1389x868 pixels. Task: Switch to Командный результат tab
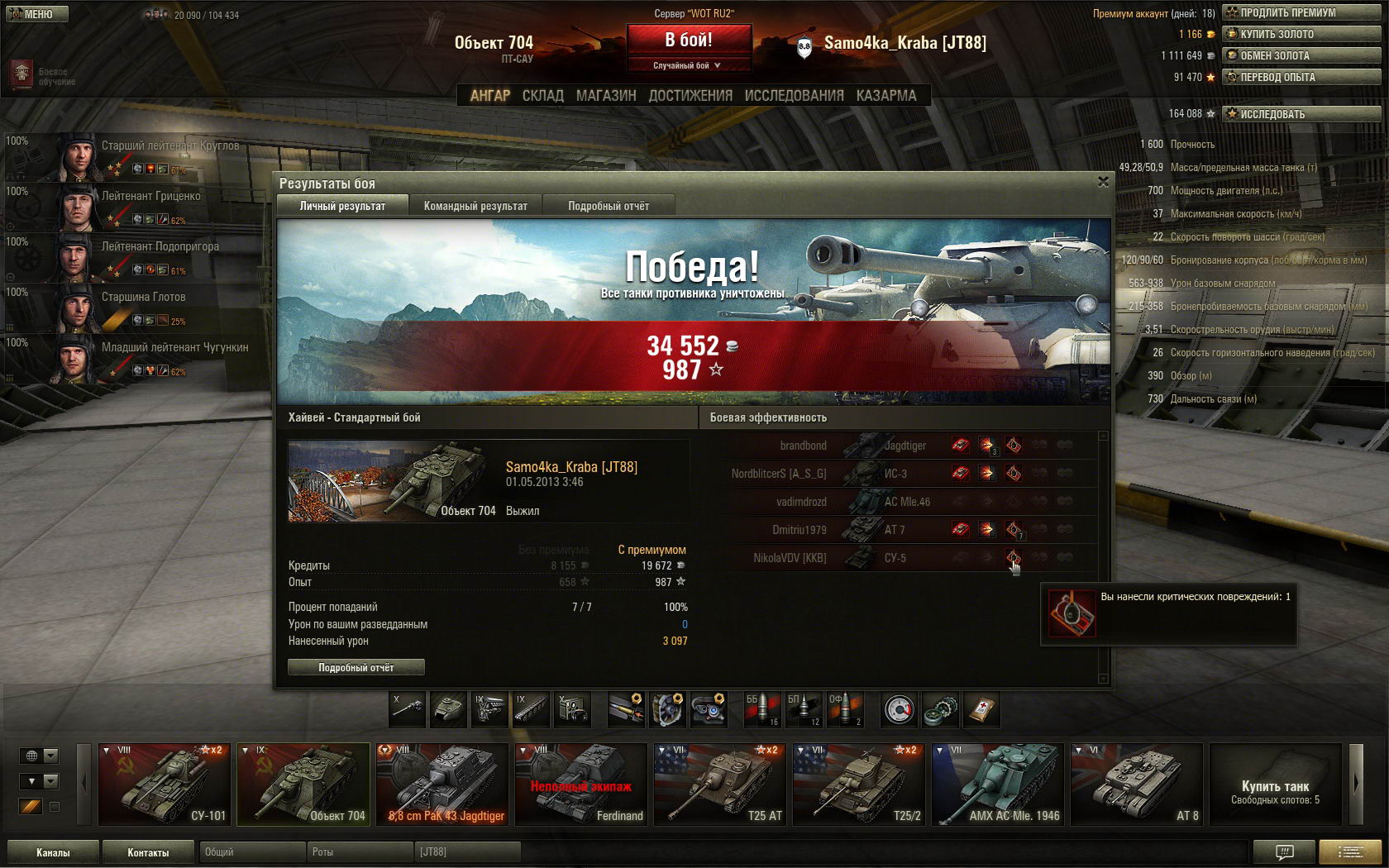coord(475,206)
